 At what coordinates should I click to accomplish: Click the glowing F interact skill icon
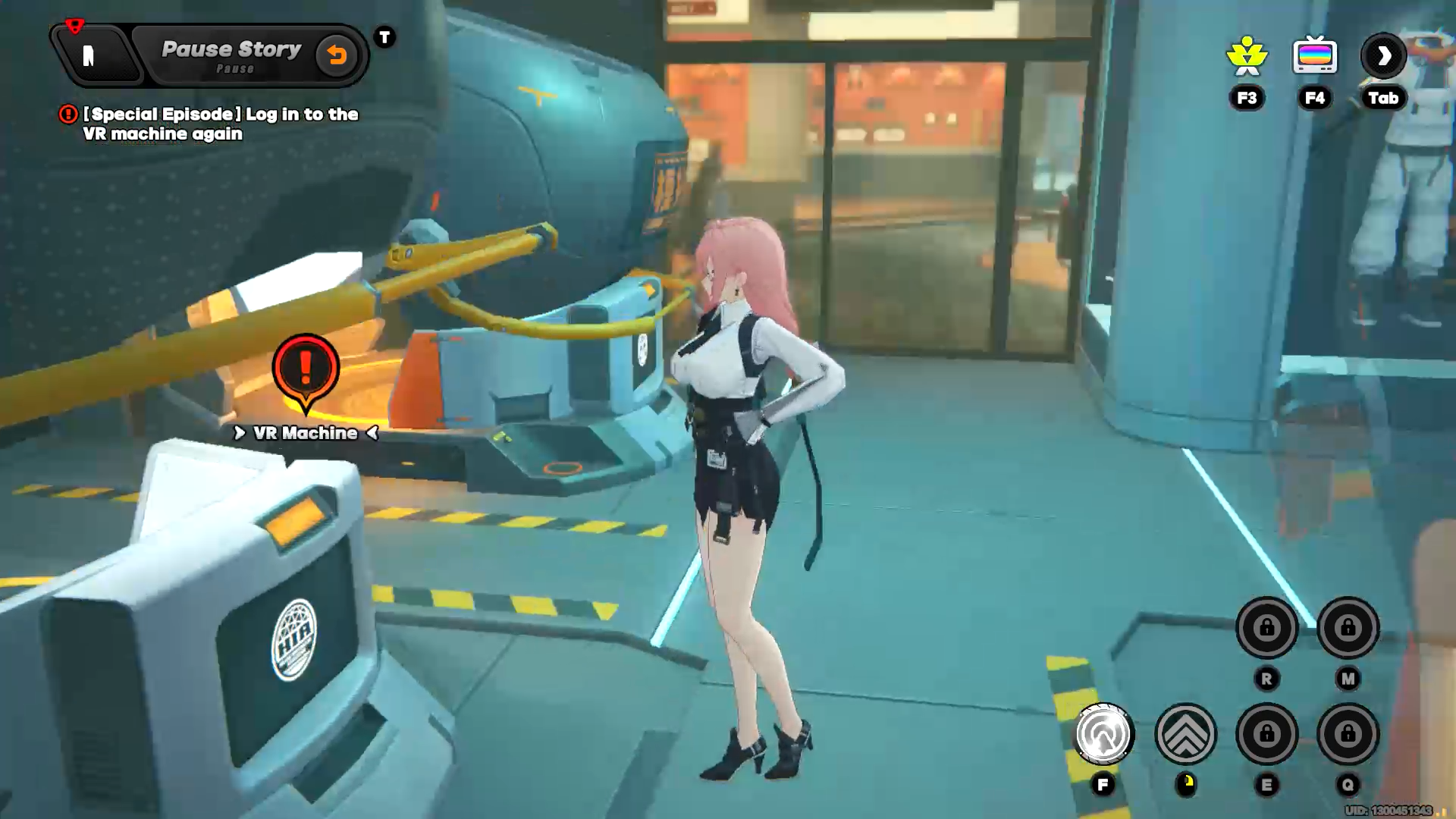1103,732
